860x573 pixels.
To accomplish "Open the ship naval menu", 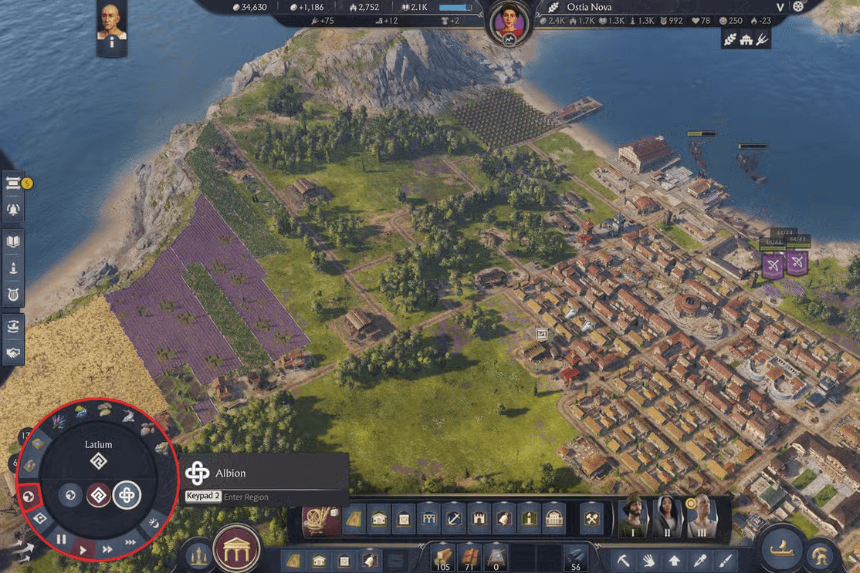I will (781, 549).
